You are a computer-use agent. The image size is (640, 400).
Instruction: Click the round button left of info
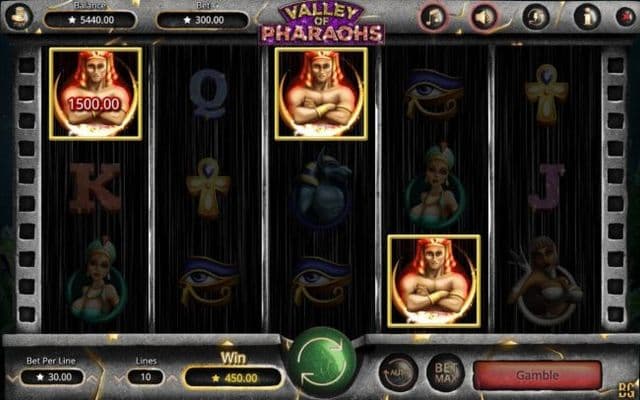(x=537, y=17)
